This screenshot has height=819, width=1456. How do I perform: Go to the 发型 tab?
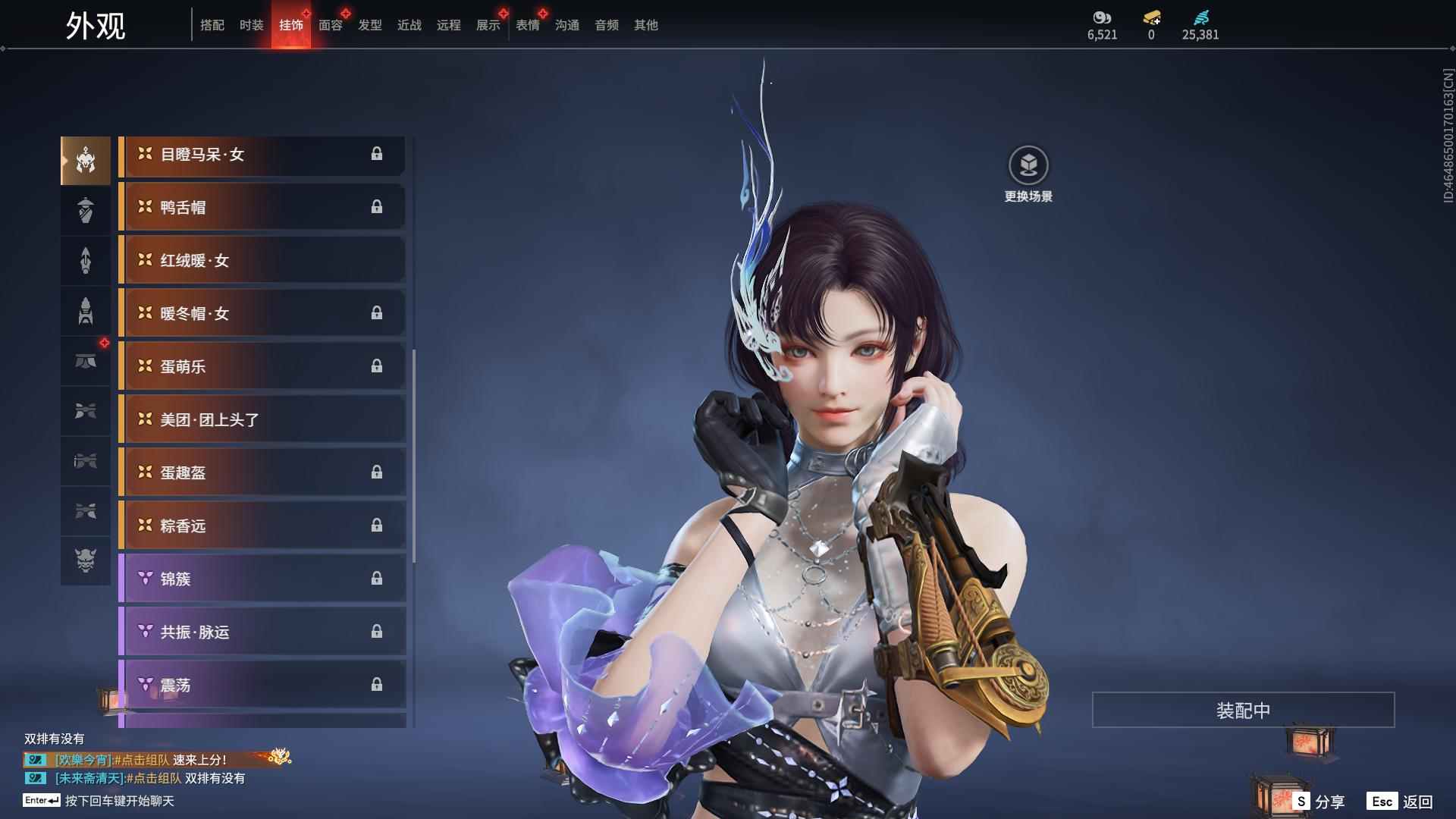[369, 25]
